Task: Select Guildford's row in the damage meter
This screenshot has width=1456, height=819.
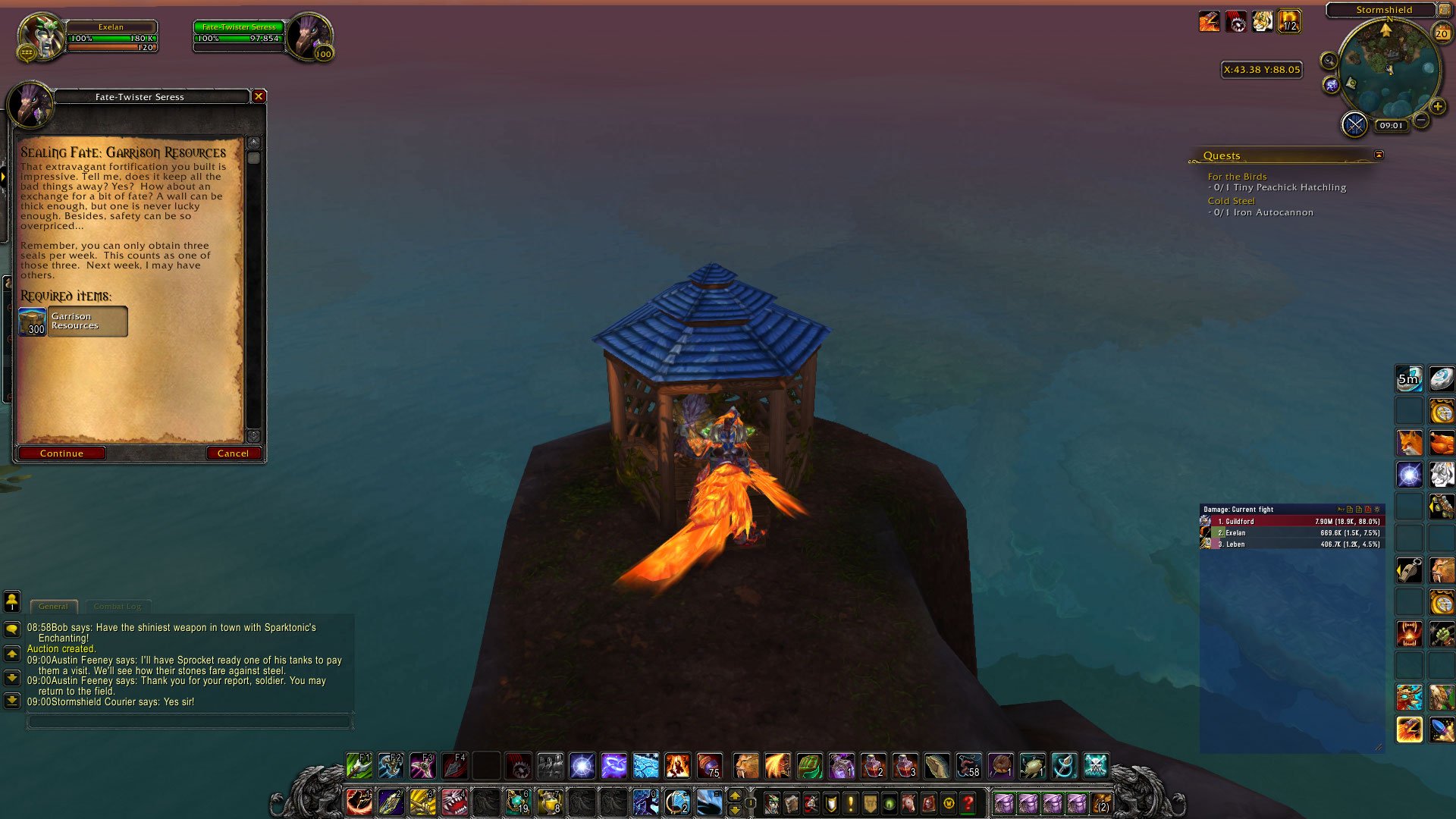Action: 1292,522
